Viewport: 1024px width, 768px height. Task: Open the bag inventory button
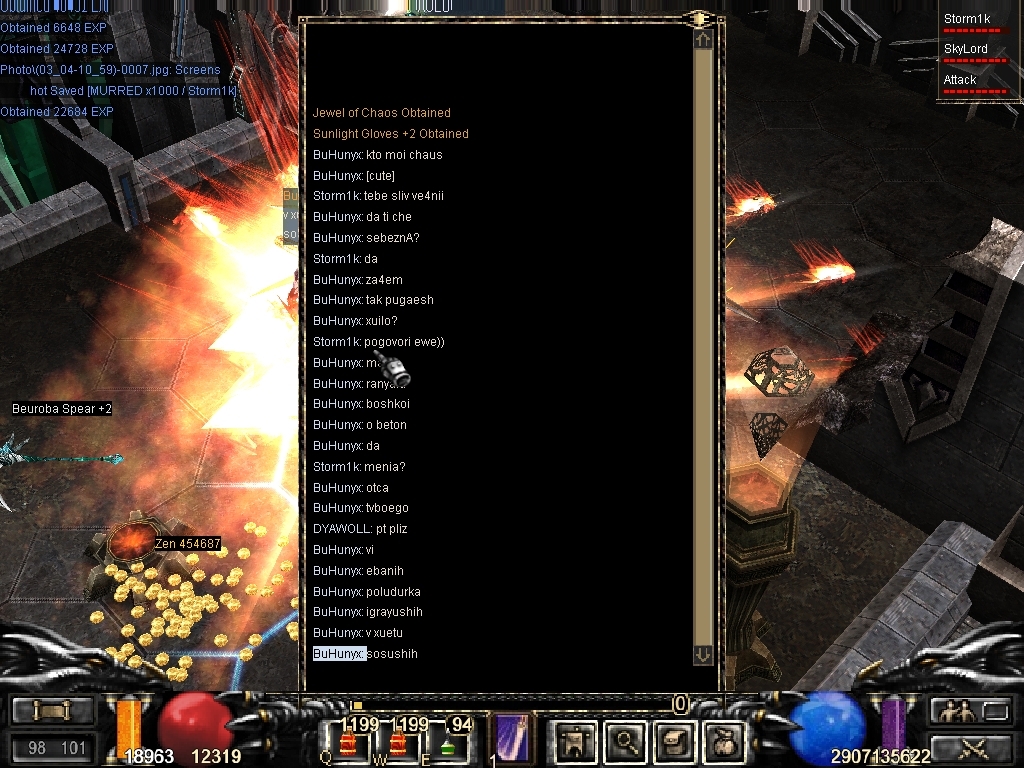pyautogui.click(x=724, y=741)
